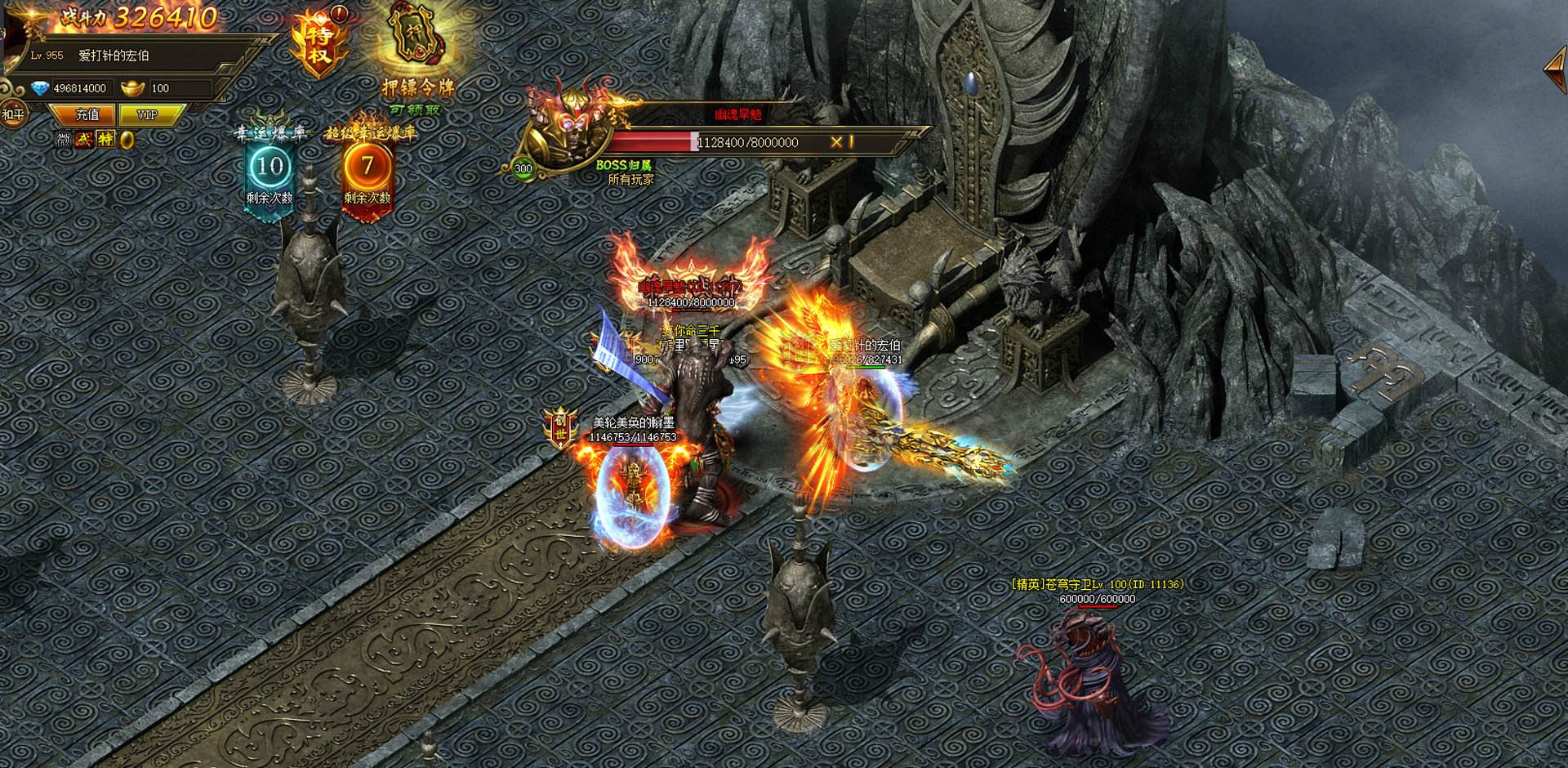Open the 充值 recharge shop
Viewport: 1568px width, 768px height.
click(x=87, y=115)
